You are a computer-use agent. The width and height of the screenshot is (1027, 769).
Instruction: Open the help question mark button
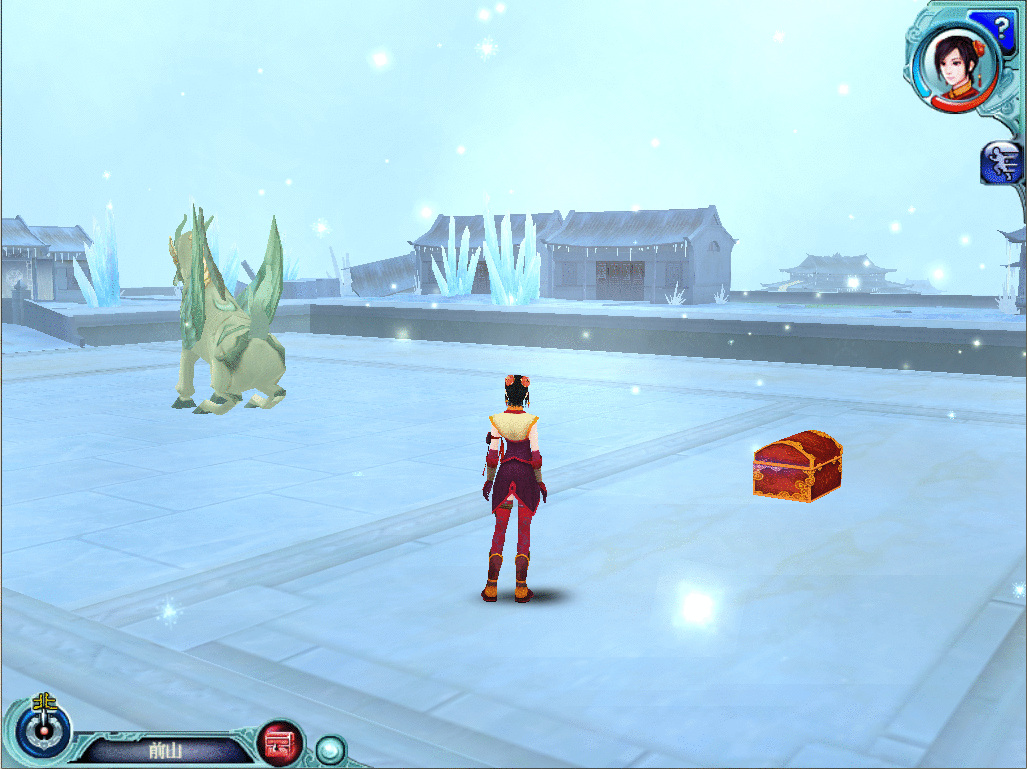point(1002,25)
